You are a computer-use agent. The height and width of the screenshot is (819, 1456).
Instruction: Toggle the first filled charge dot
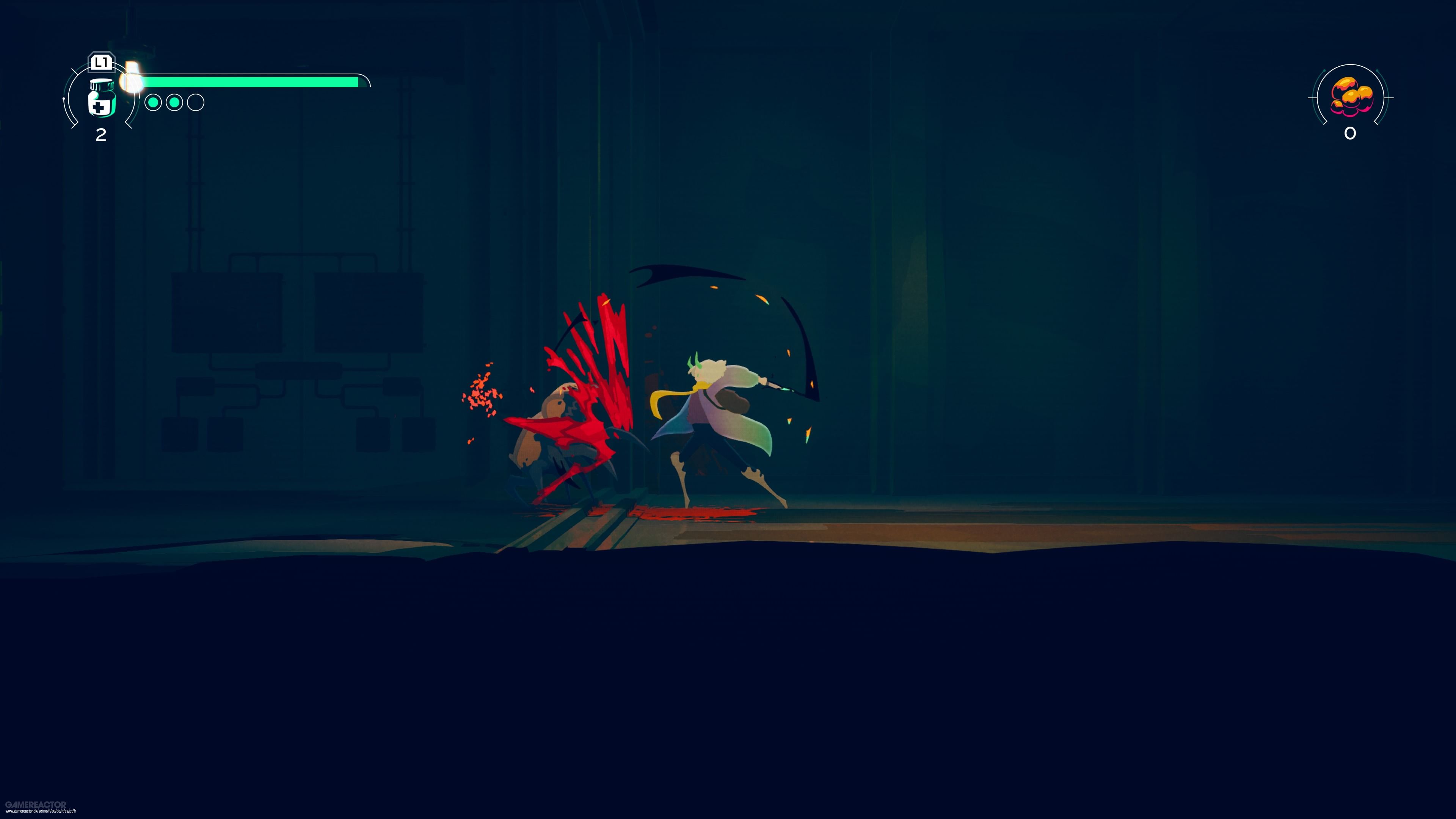[153, 103]
